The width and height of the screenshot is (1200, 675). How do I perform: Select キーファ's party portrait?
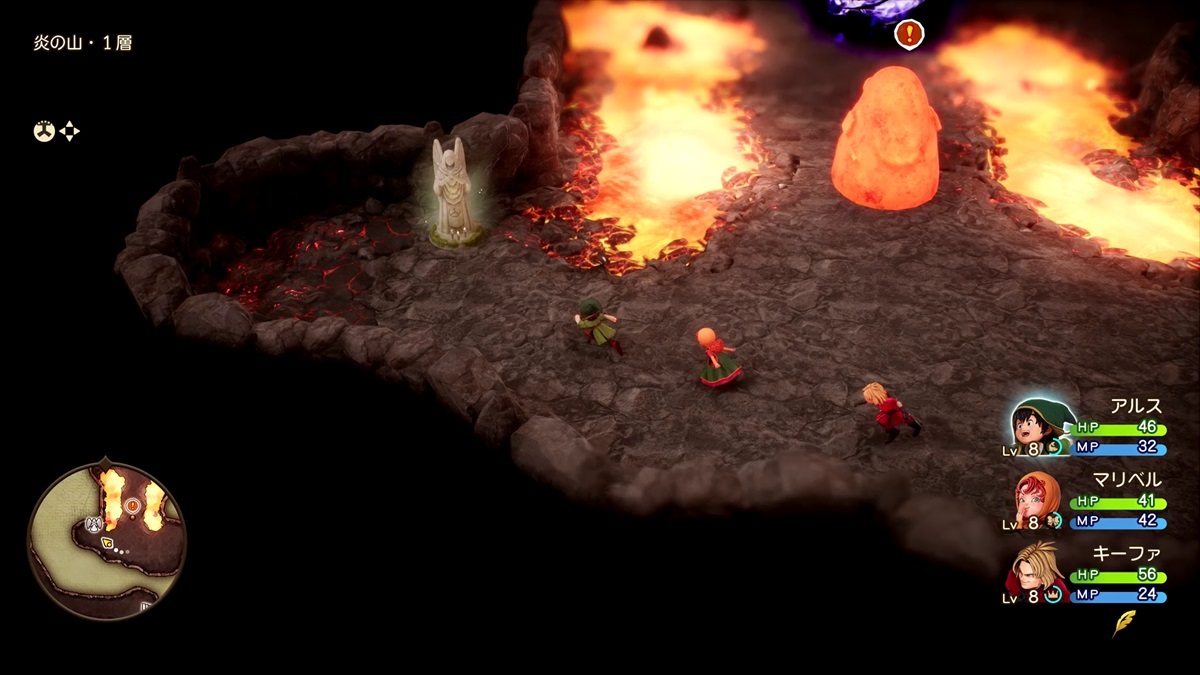tap(1036, 575)
